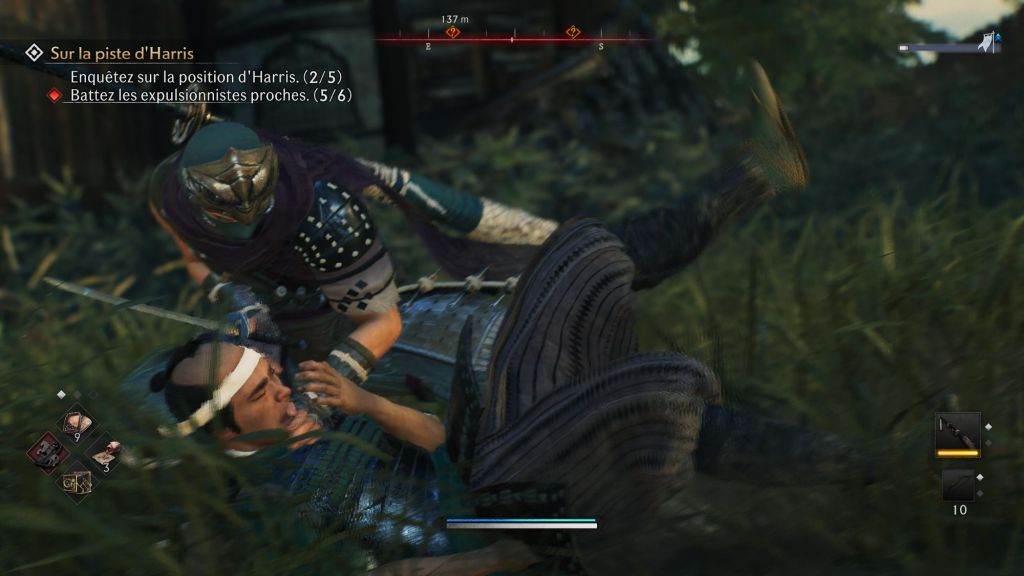
Task: Select the bottom quick item slot
Action: click(x=76, y=482)
